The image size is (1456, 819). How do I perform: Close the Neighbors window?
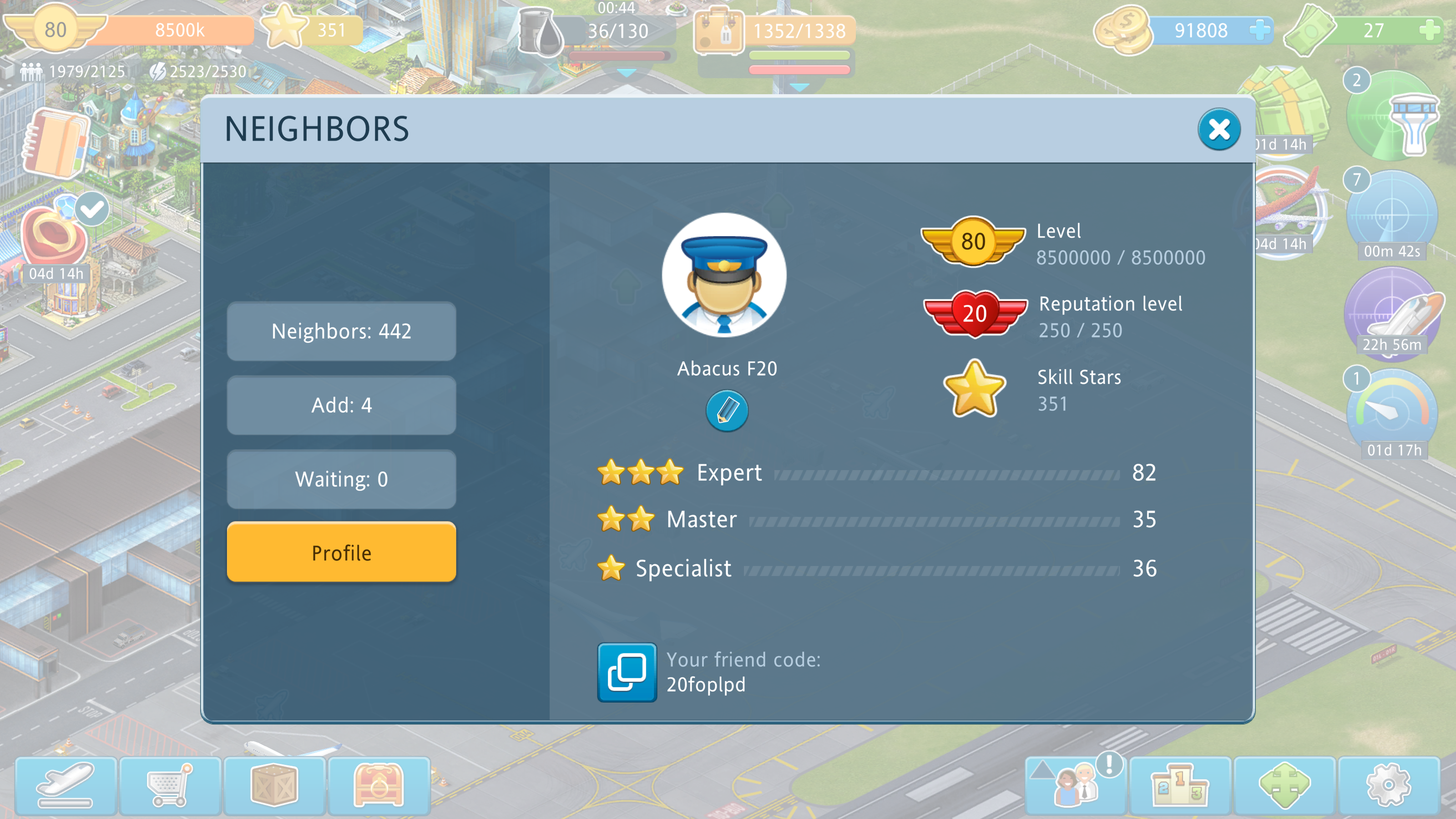(x=1218, y=129)
